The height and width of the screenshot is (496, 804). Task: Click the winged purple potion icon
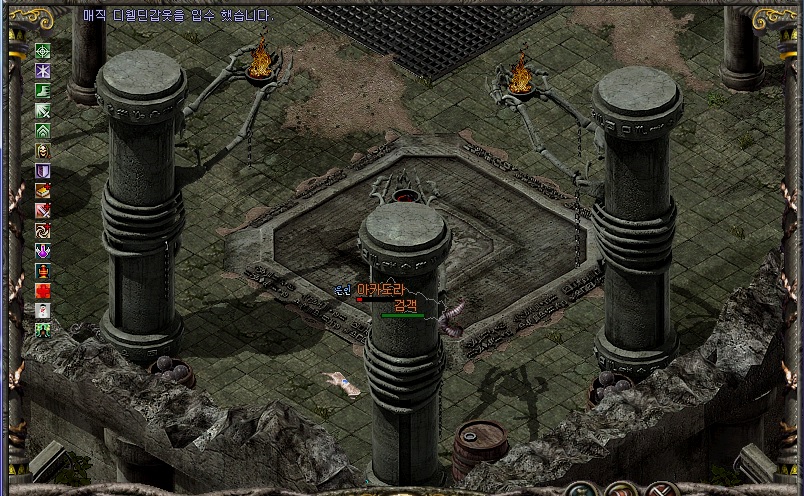pyautogui.click(x=43, y=251)
